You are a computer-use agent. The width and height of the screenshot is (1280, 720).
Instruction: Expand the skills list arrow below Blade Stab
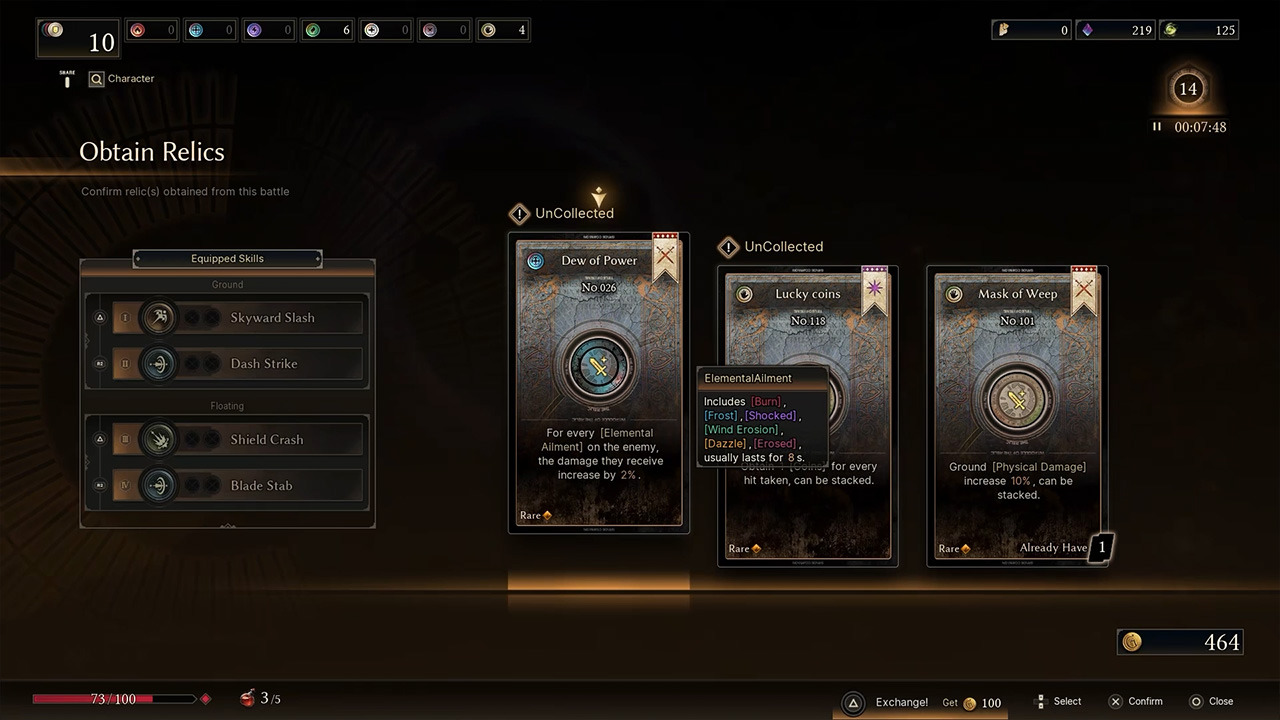[228, 525]
